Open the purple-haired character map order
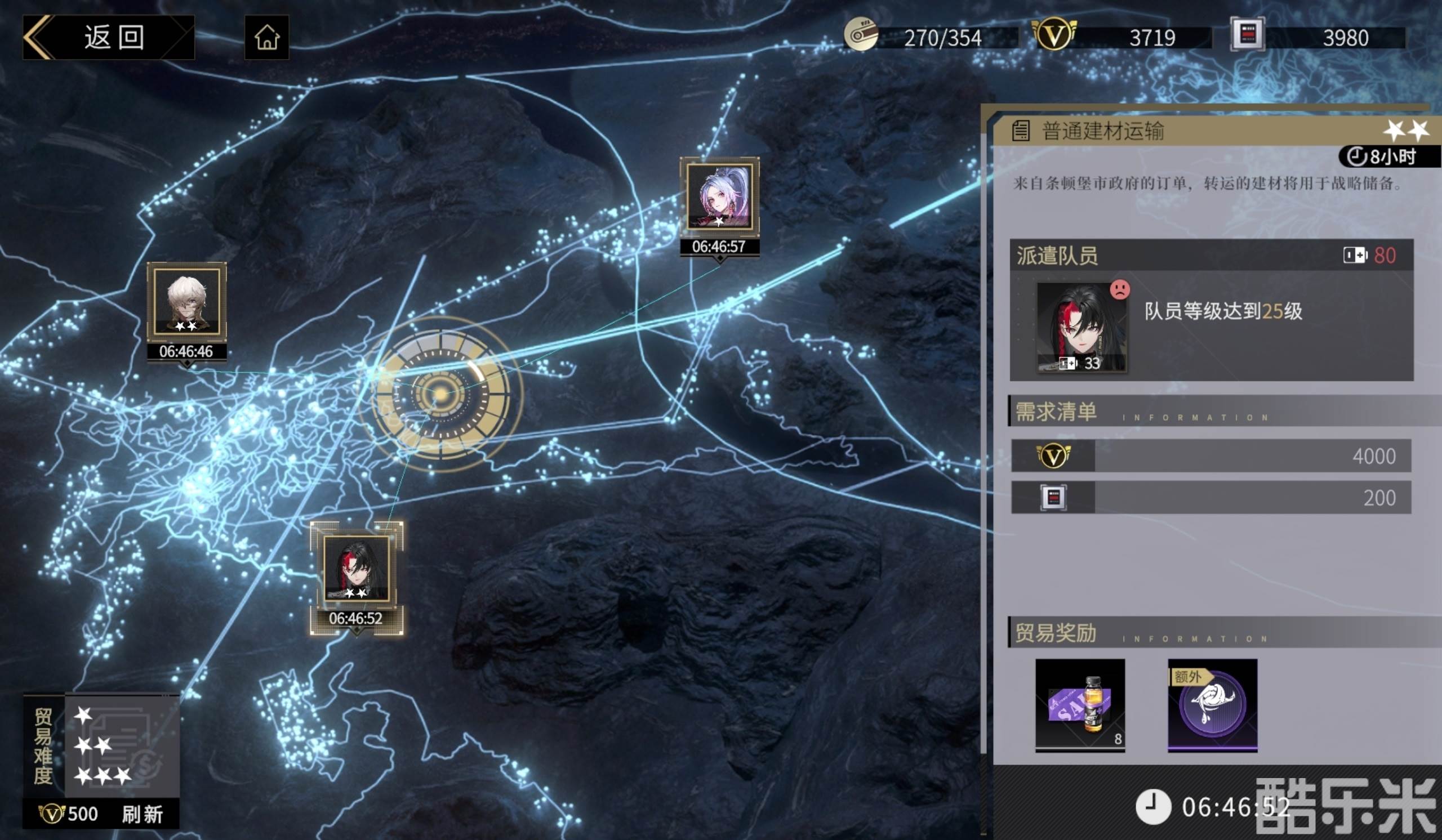This screenshot has height=840, width=1442. click(719, 196)
